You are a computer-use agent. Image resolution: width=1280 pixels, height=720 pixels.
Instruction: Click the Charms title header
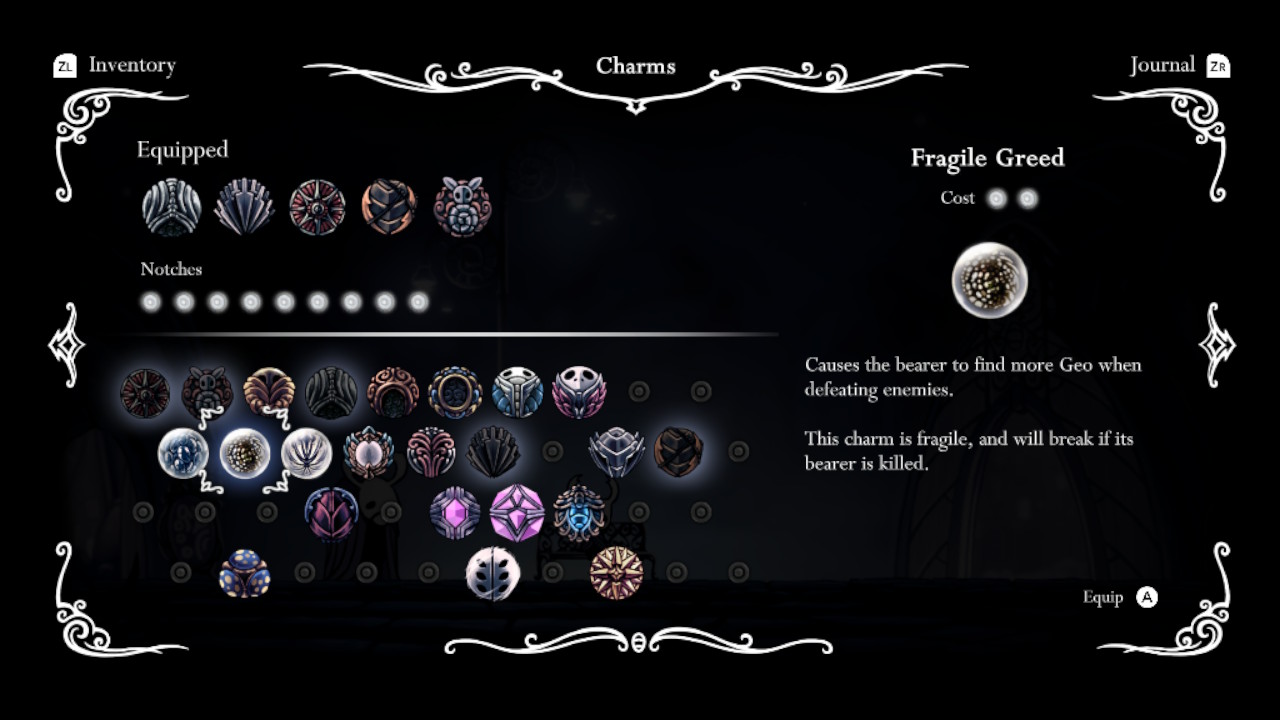coord(637,66)
